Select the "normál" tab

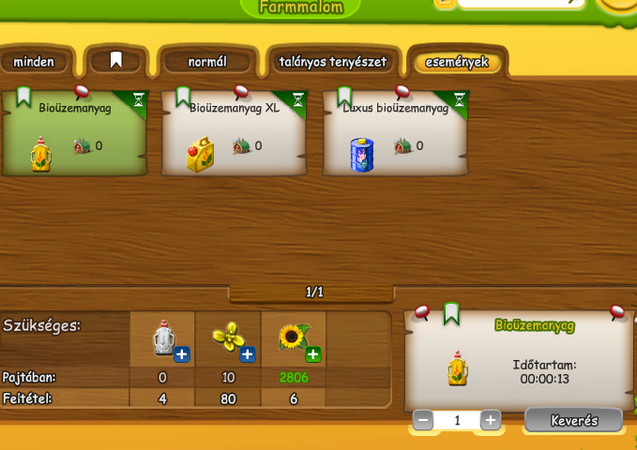pos(207,62)
